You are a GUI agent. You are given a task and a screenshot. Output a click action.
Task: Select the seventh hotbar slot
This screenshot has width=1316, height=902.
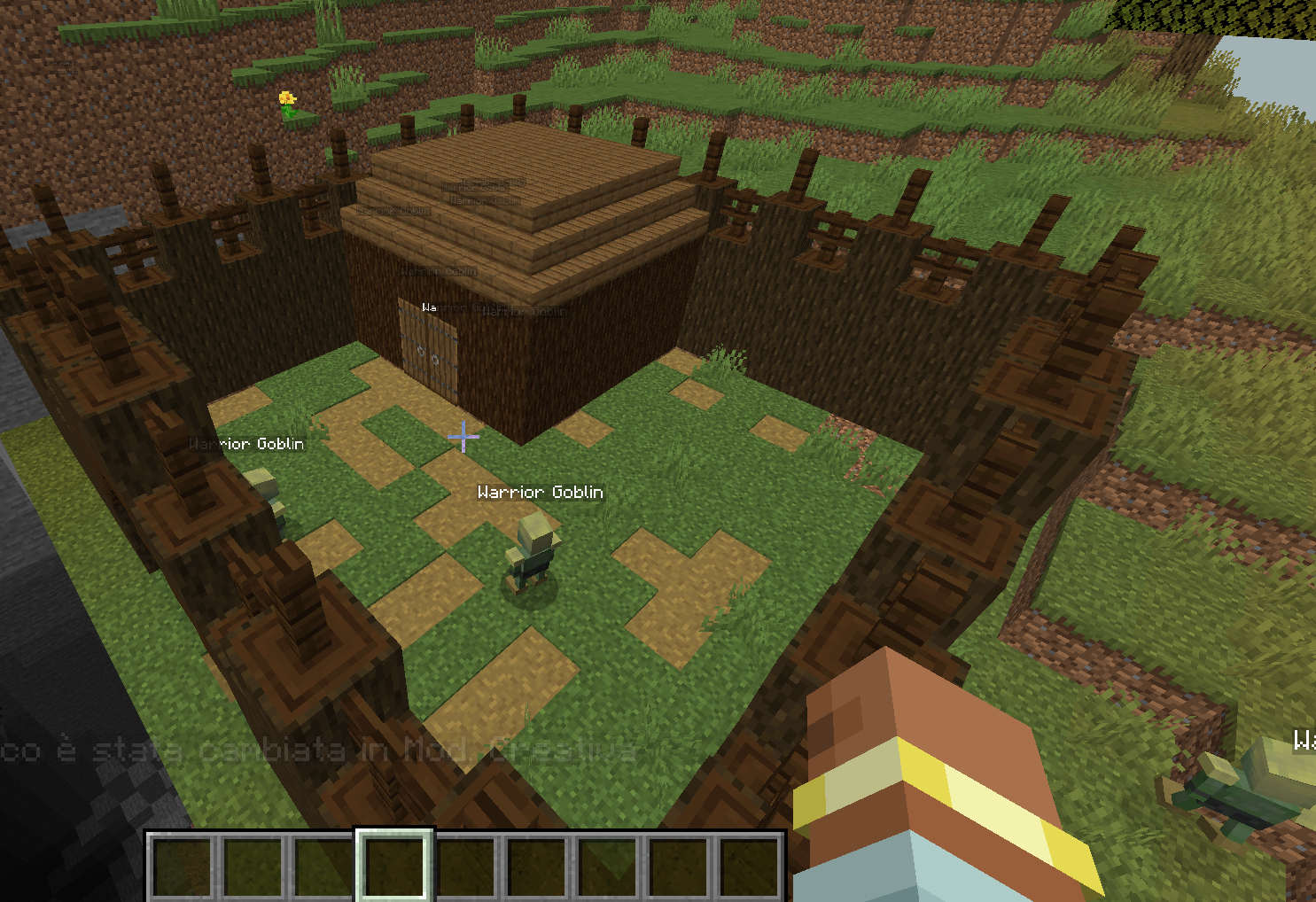pos(607,864)
